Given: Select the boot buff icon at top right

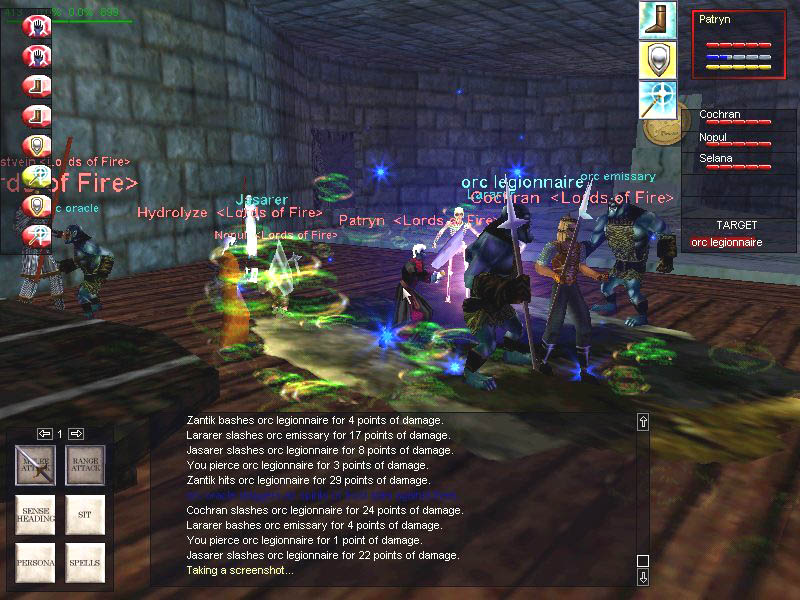Looking at the screenshot, I should [658, 21].
